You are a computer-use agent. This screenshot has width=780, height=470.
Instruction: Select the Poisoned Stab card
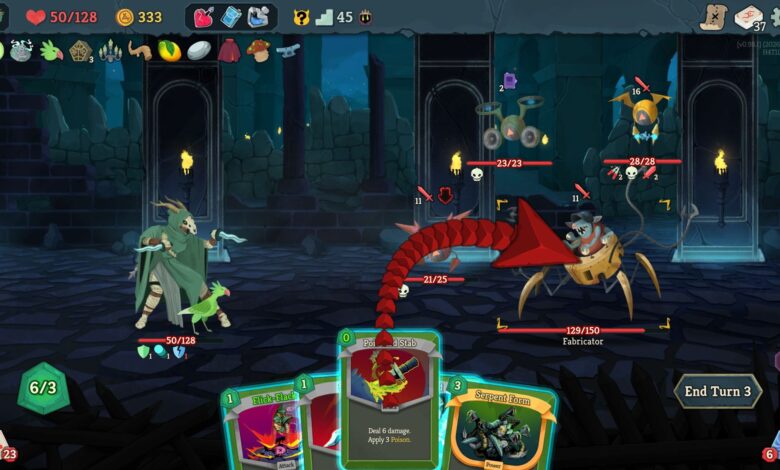click(x=390, y=400)
